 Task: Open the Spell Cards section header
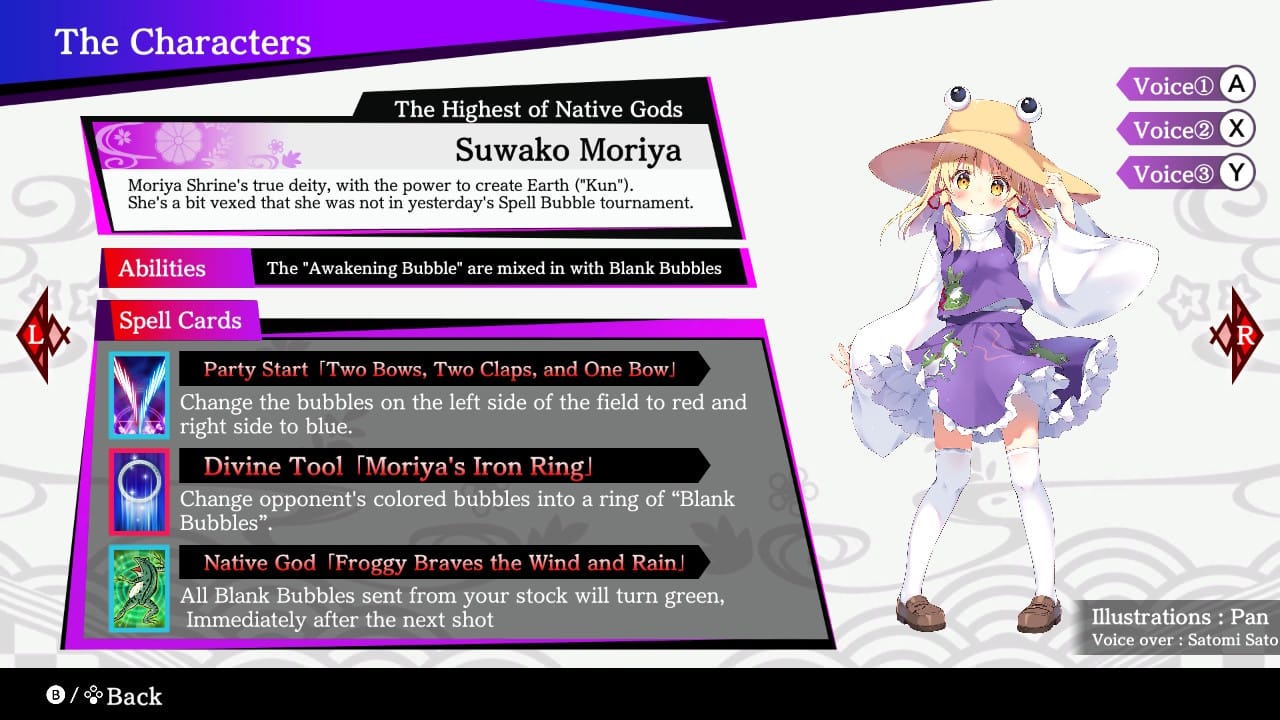(x=180, y=321)
